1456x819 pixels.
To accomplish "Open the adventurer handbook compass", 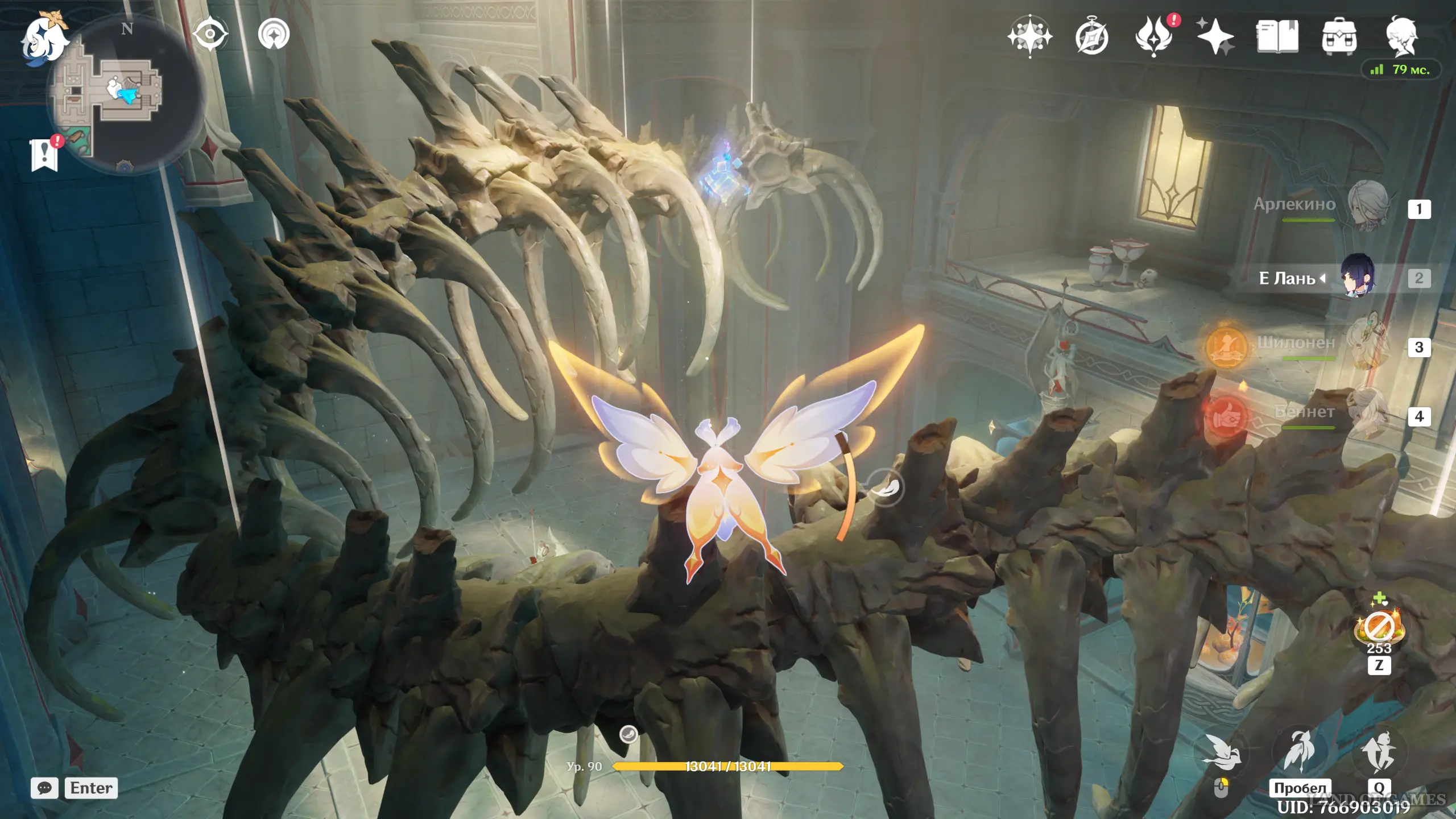I will click(1092, 38).
